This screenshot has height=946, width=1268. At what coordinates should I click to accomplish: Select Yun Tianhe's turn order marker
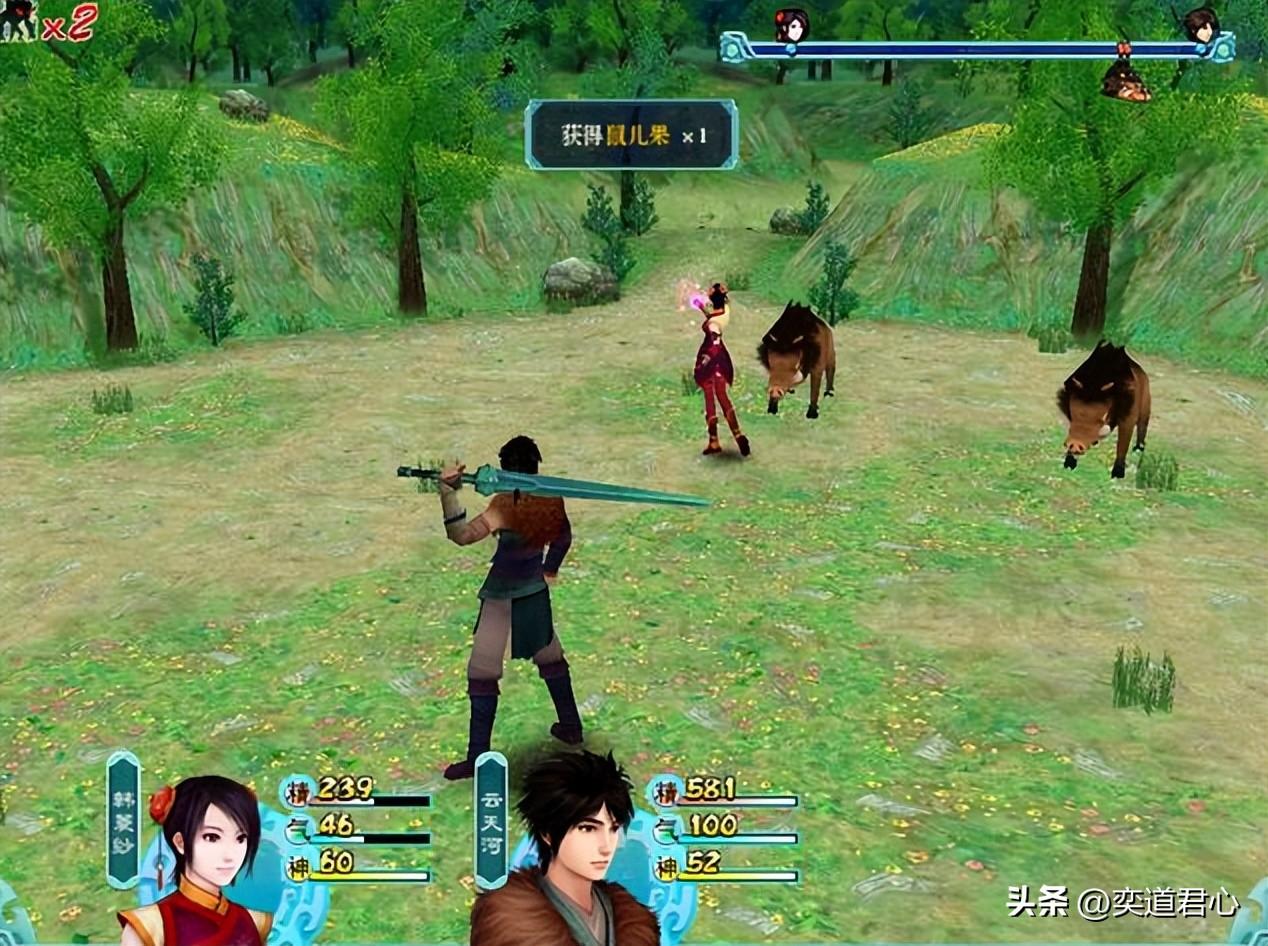pyautogui.click(x=1200, y=24)
